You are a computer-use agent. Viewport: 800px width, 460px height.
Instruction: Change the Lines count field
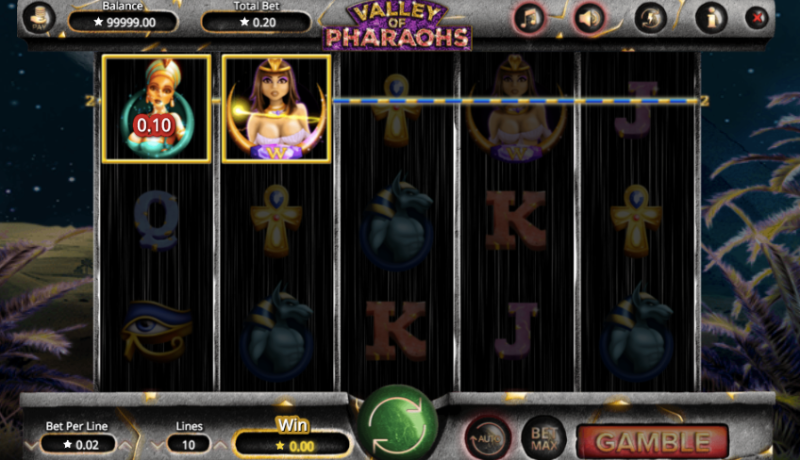(x=189, y=443)
